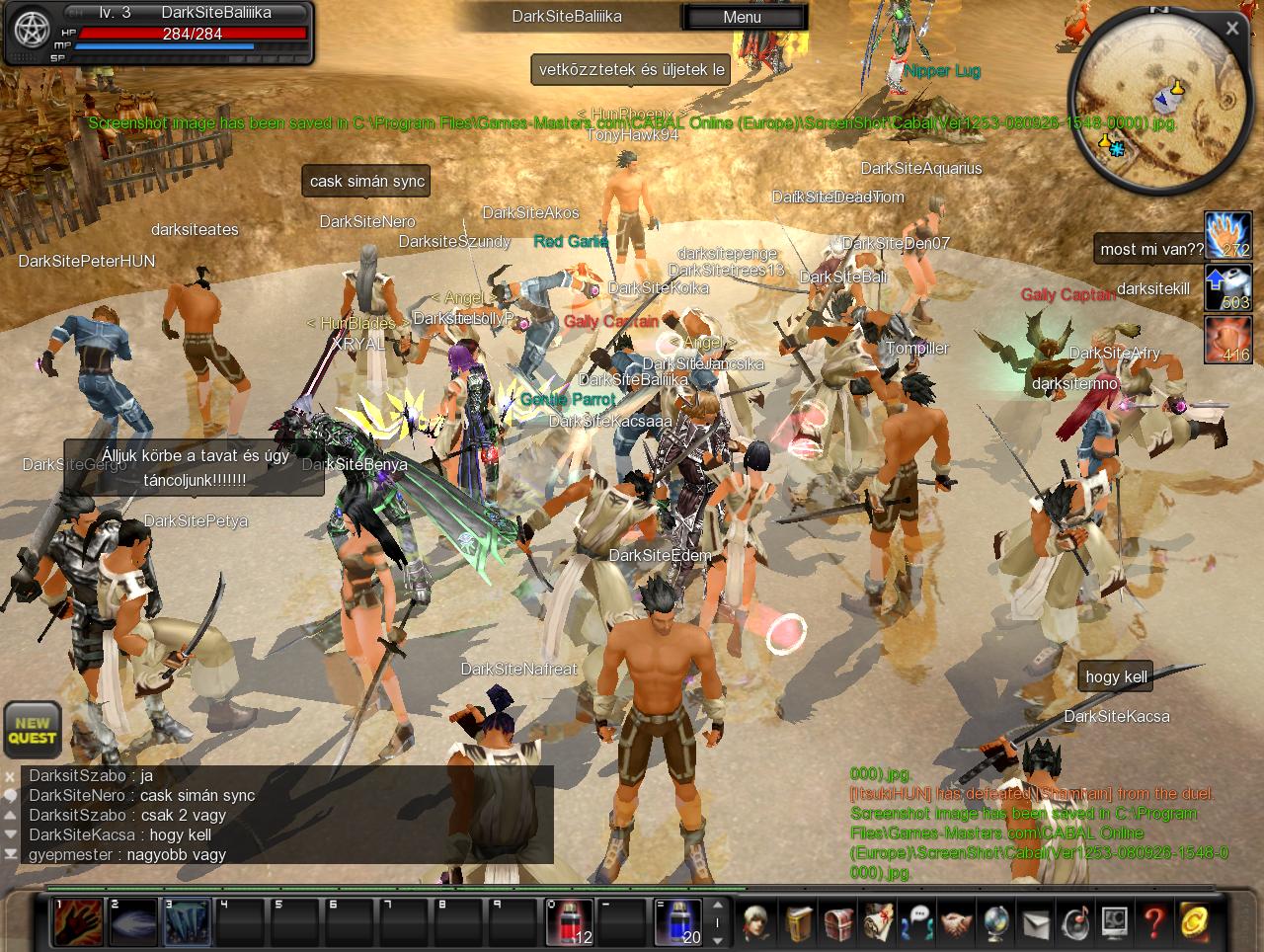Use the red HP potion slot
The image size is (1264, 952).
(570, 921)
